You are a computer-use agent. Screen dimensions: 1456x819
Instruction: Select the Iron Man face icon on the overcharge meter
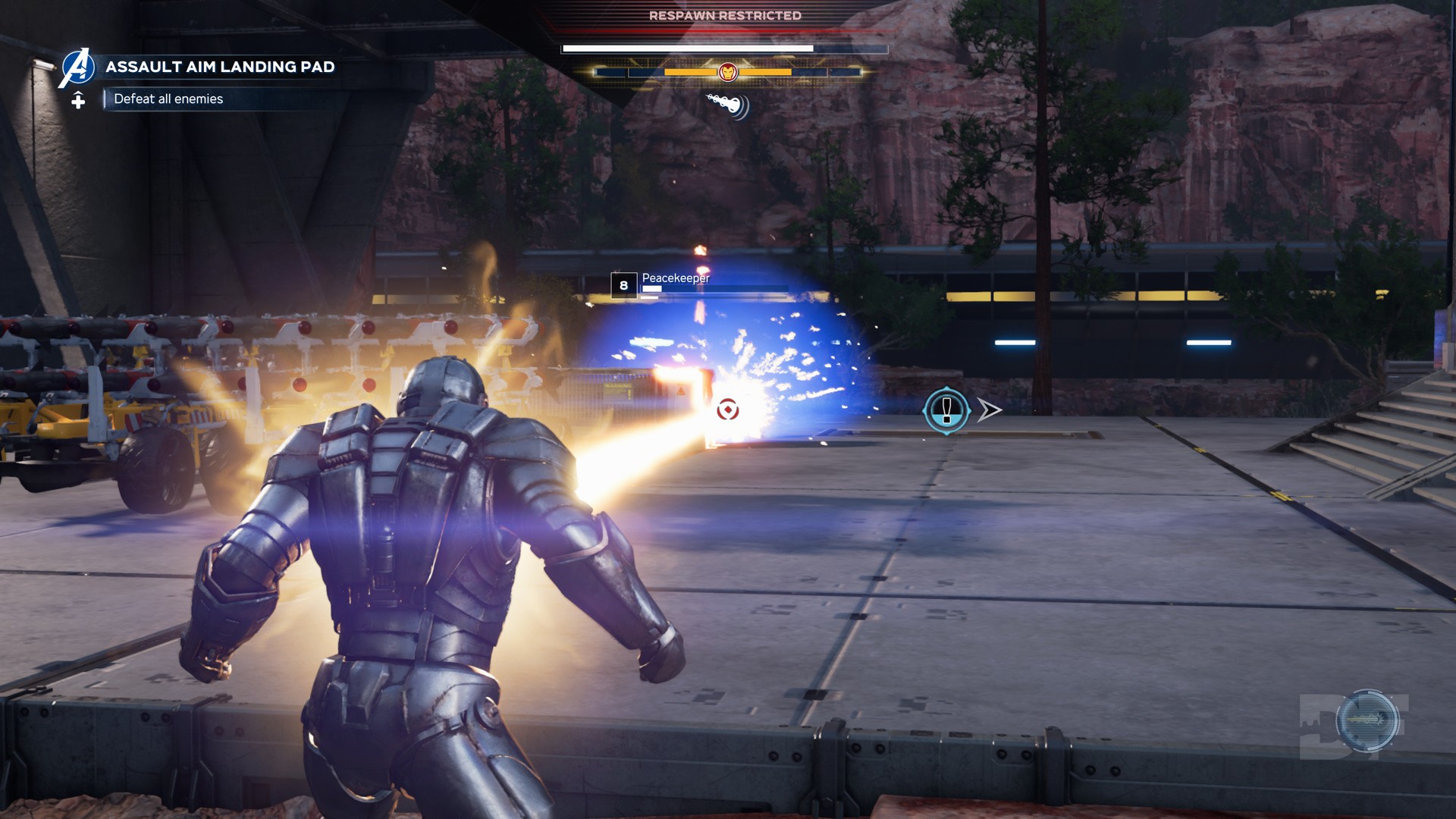tap(727, 73)
